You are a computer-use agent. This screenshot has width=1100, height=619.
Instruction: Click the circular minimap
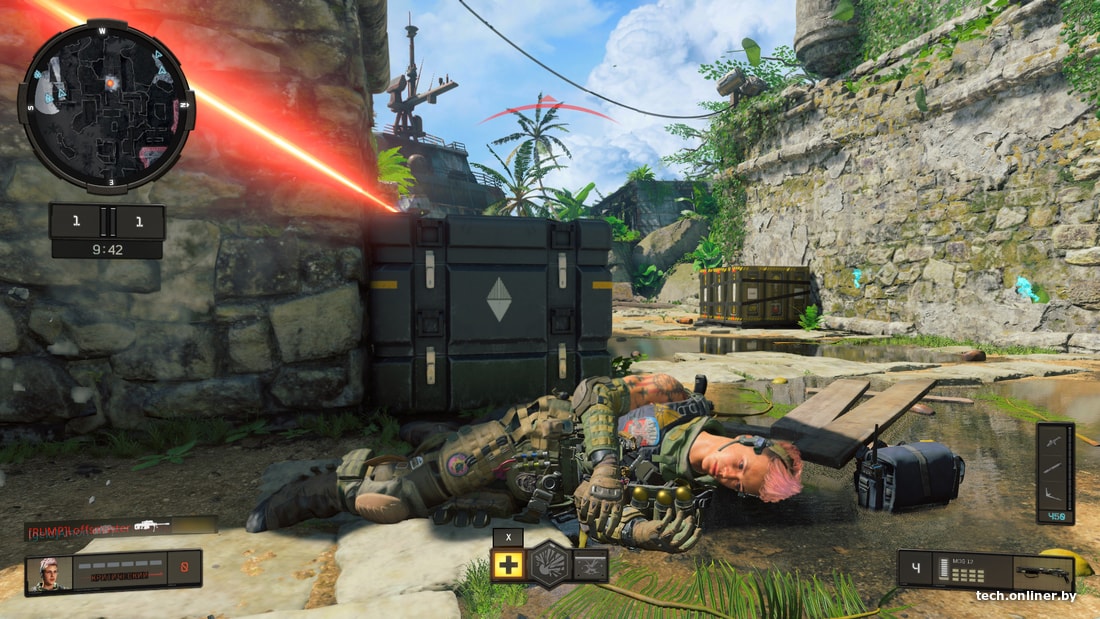coord(106,106)
